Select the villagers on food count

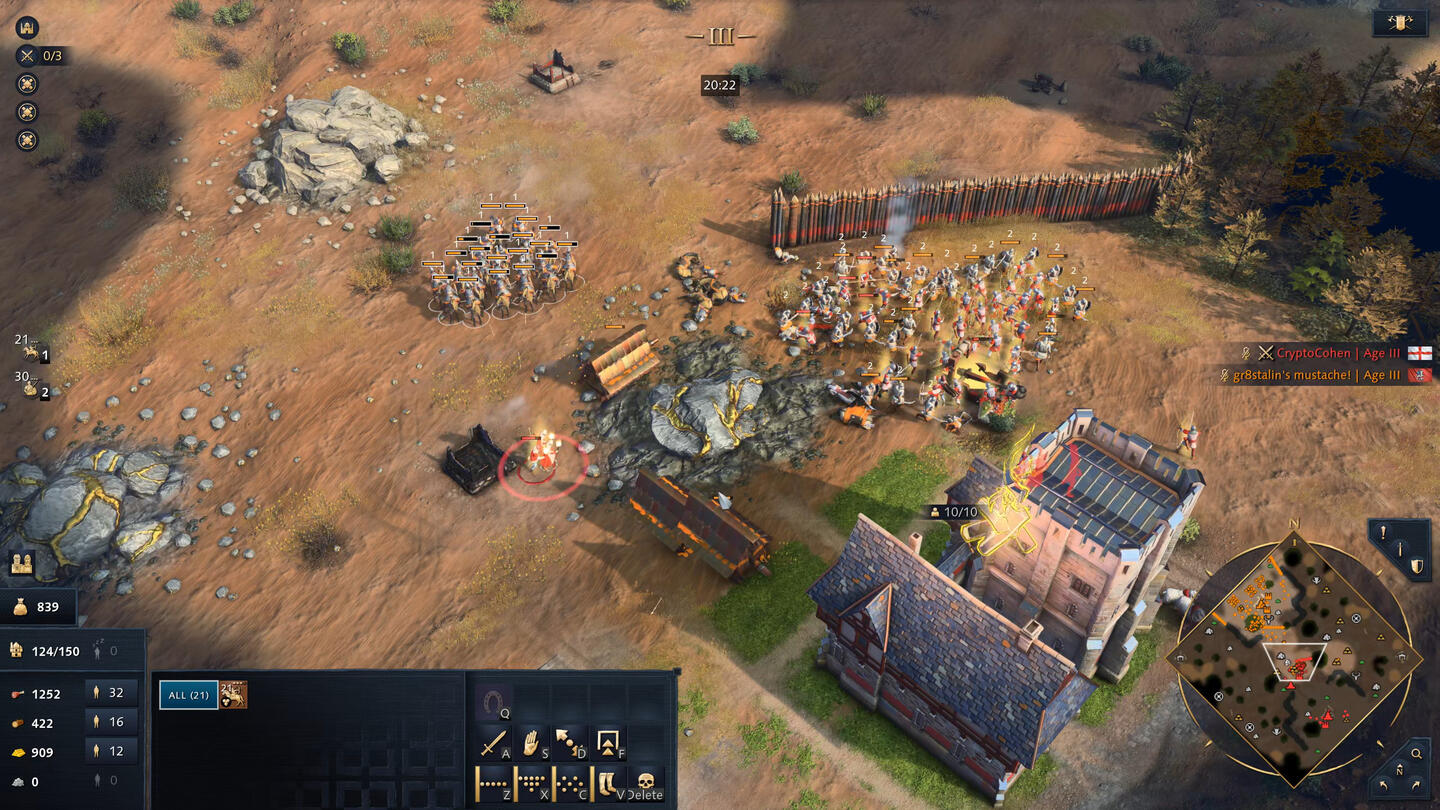tap(111, 693)
